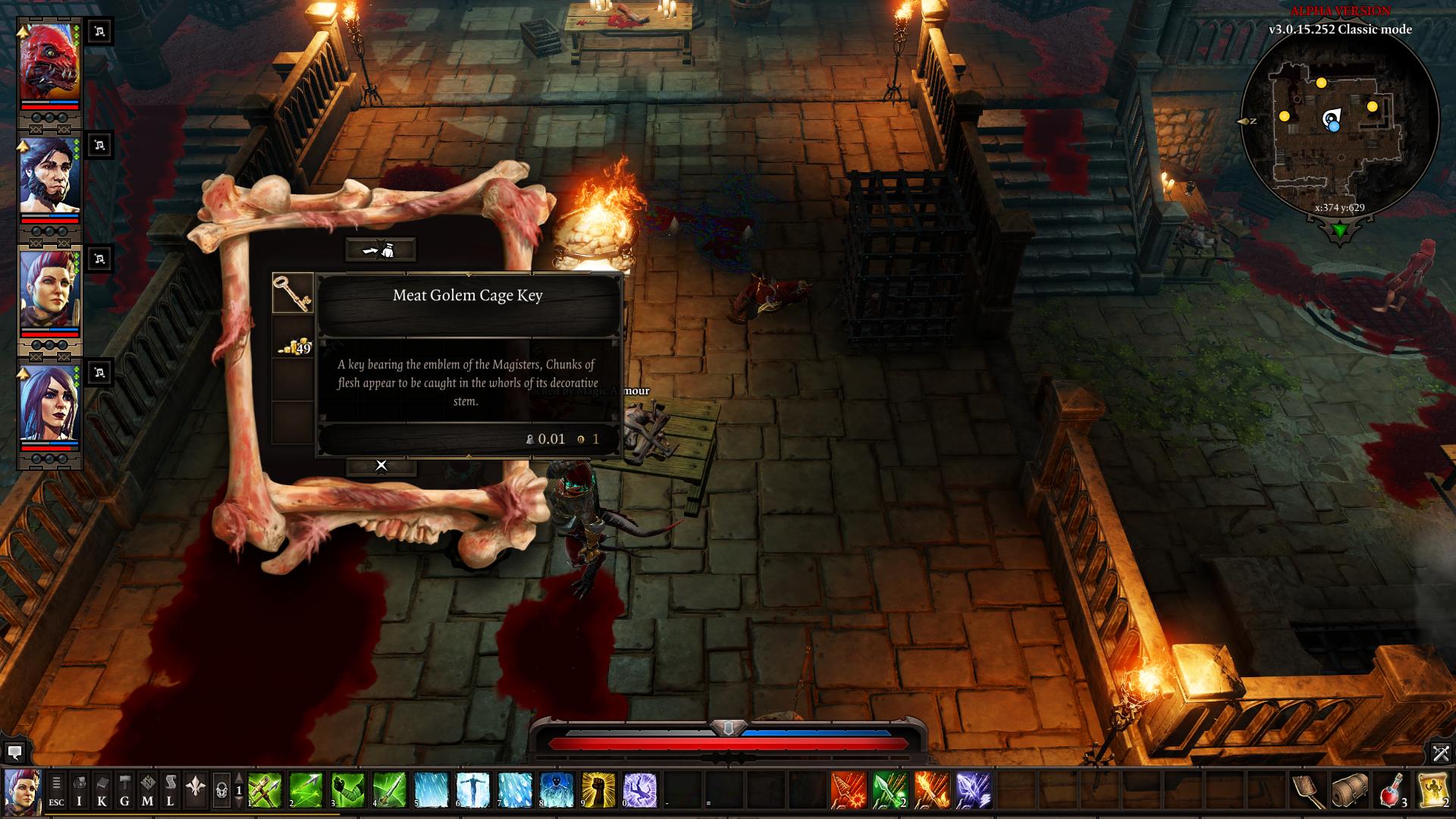Open the crafting hammer G button

point(124,789)
